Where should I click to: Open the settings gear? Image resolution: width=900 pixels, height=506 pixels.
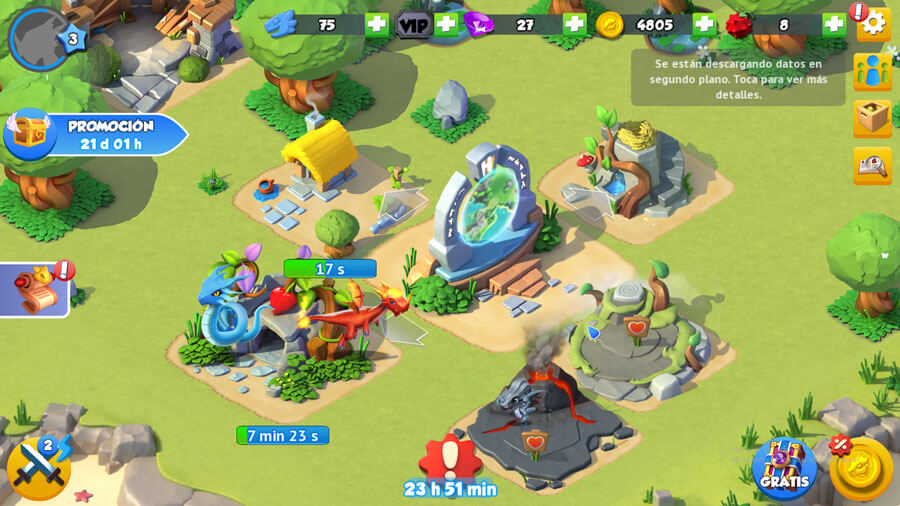coord(873,23)
